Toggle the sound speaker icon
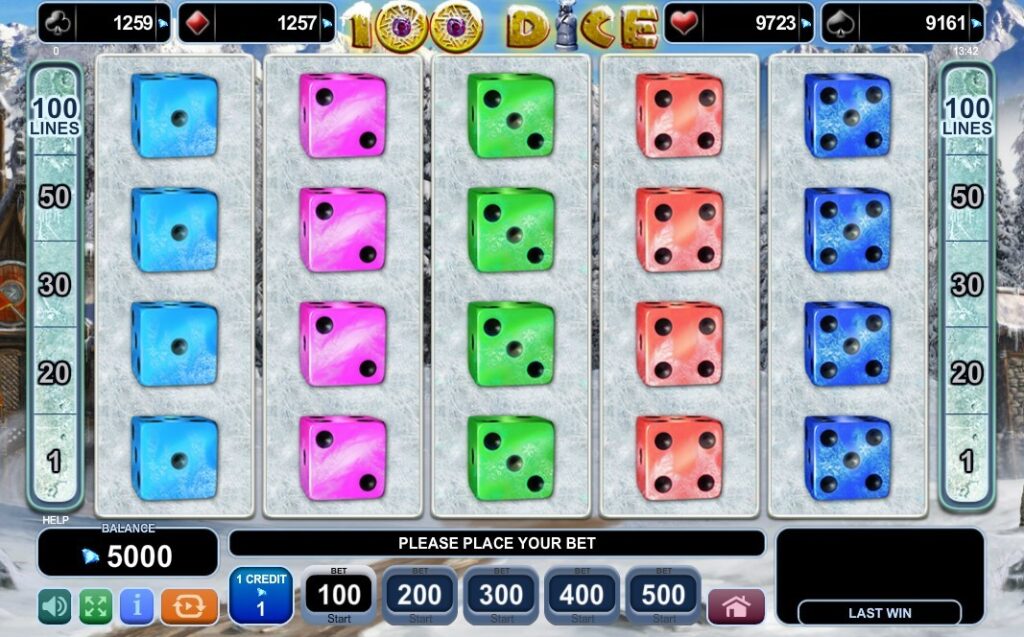The width and height of the screenshot is (1024, 637). tap(55, 606)
